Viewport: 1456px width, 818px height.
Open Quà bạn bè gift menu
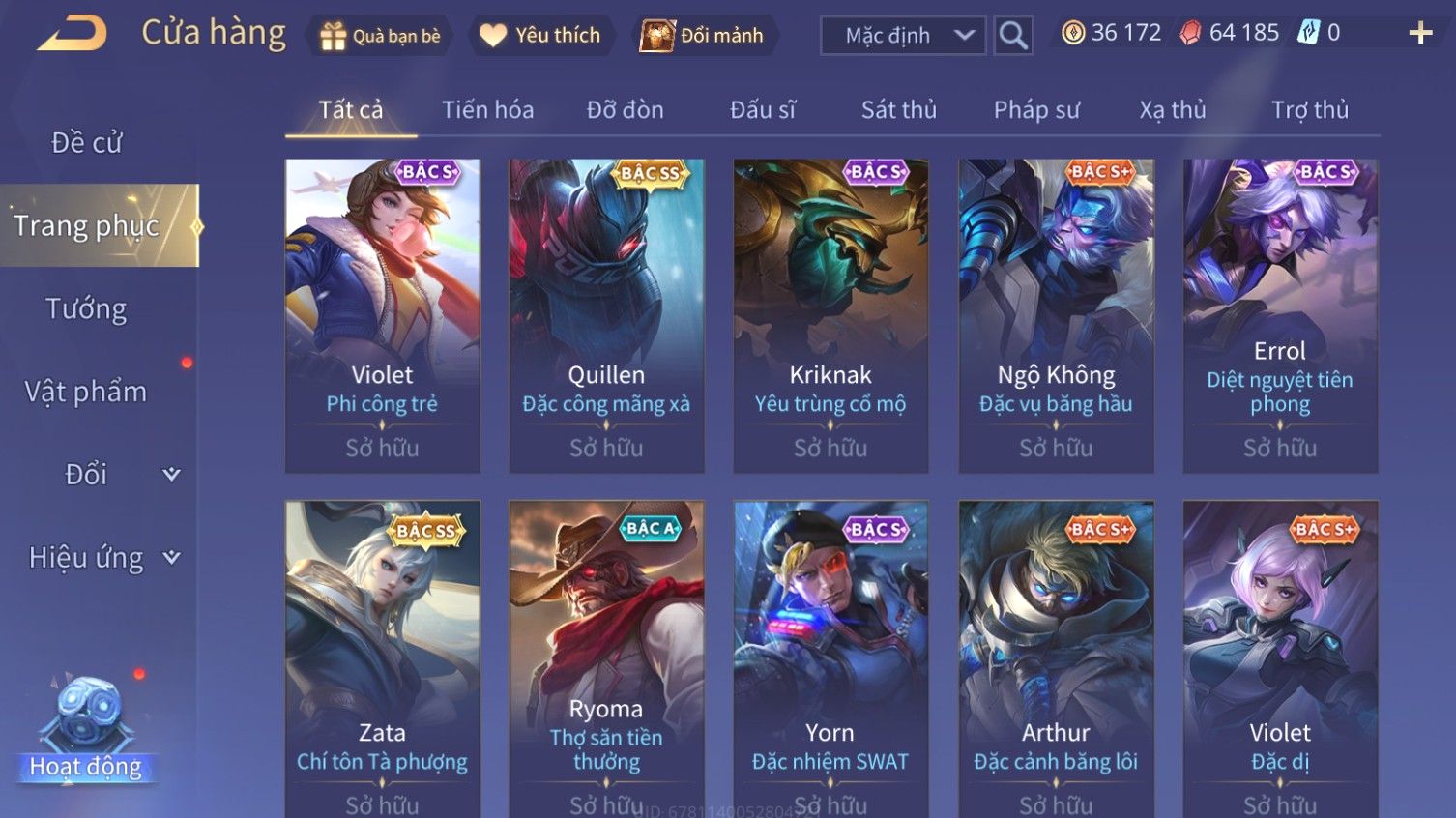tap(380, 36)
